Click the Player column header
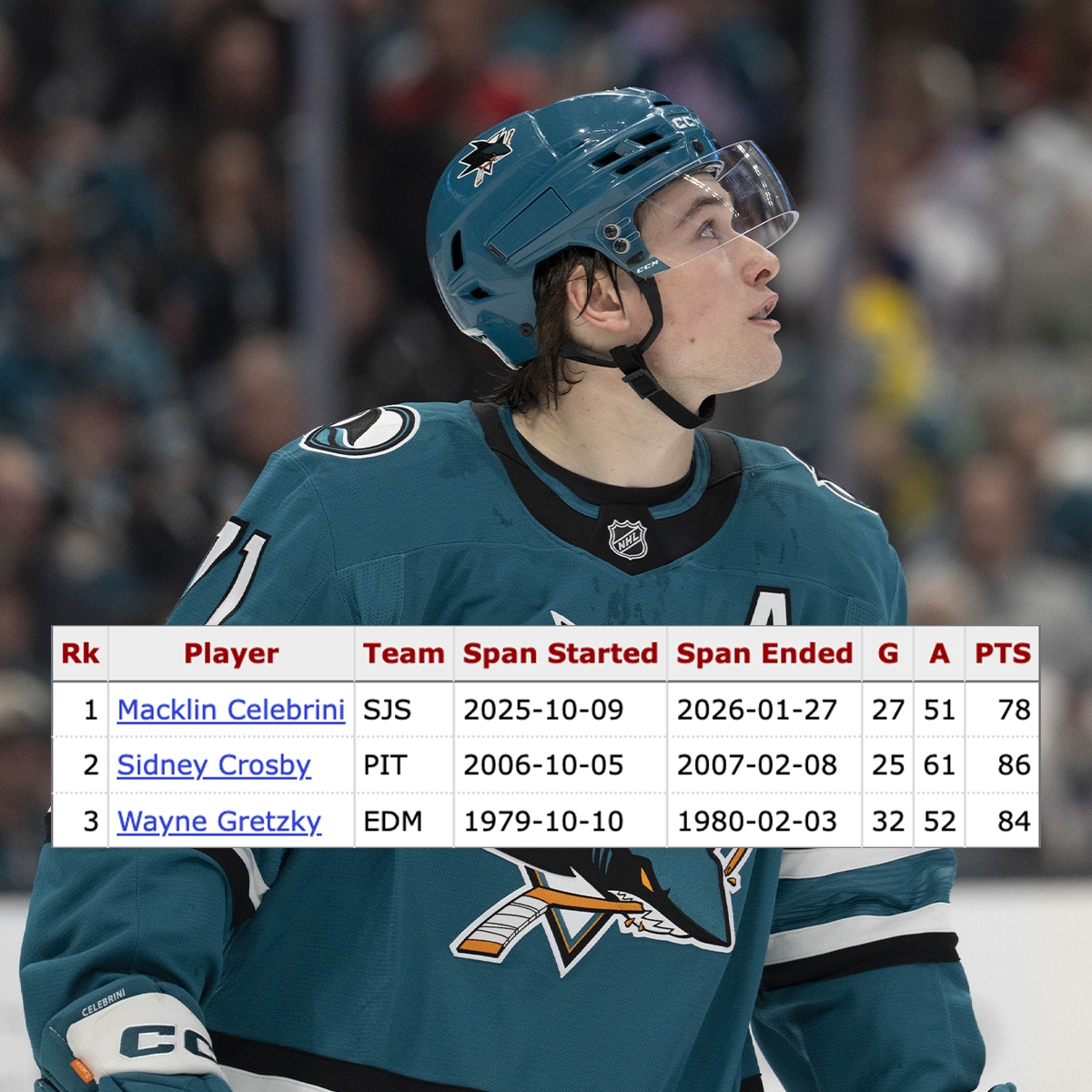The image size is (1092, 1092). click(x=231, y=653)
